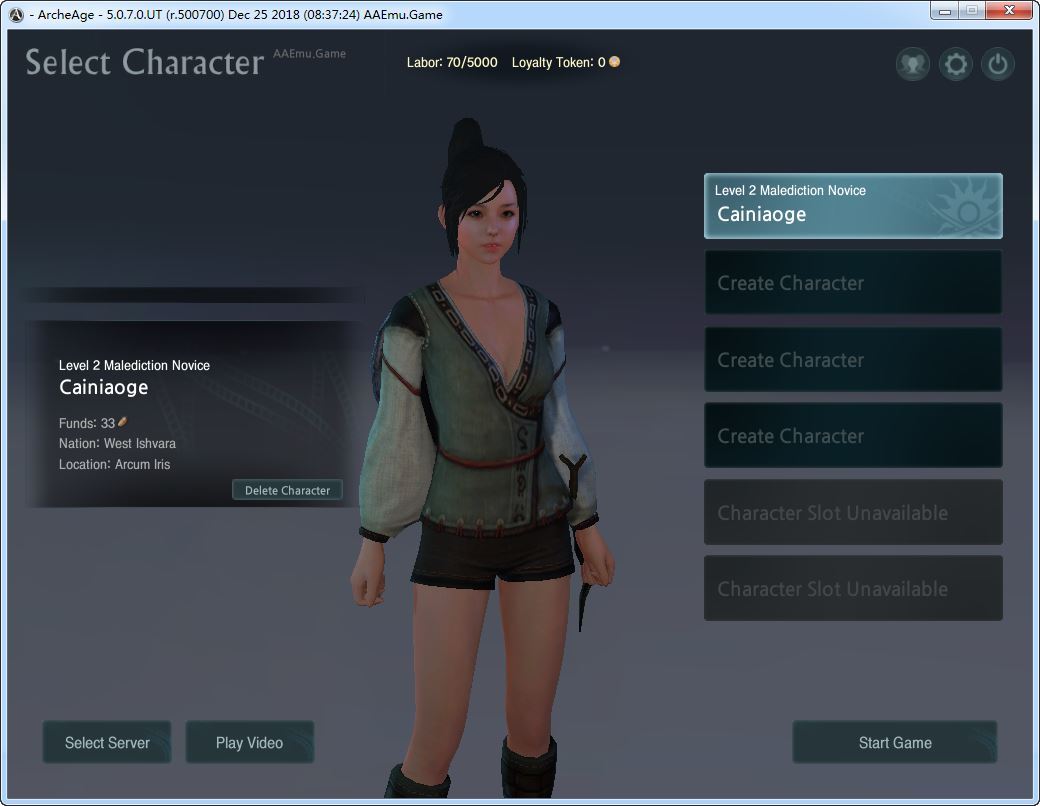Screen dimensions: 1040x806
Task: Select the Cainiaoge character slot
Action: tap(852, 206)
